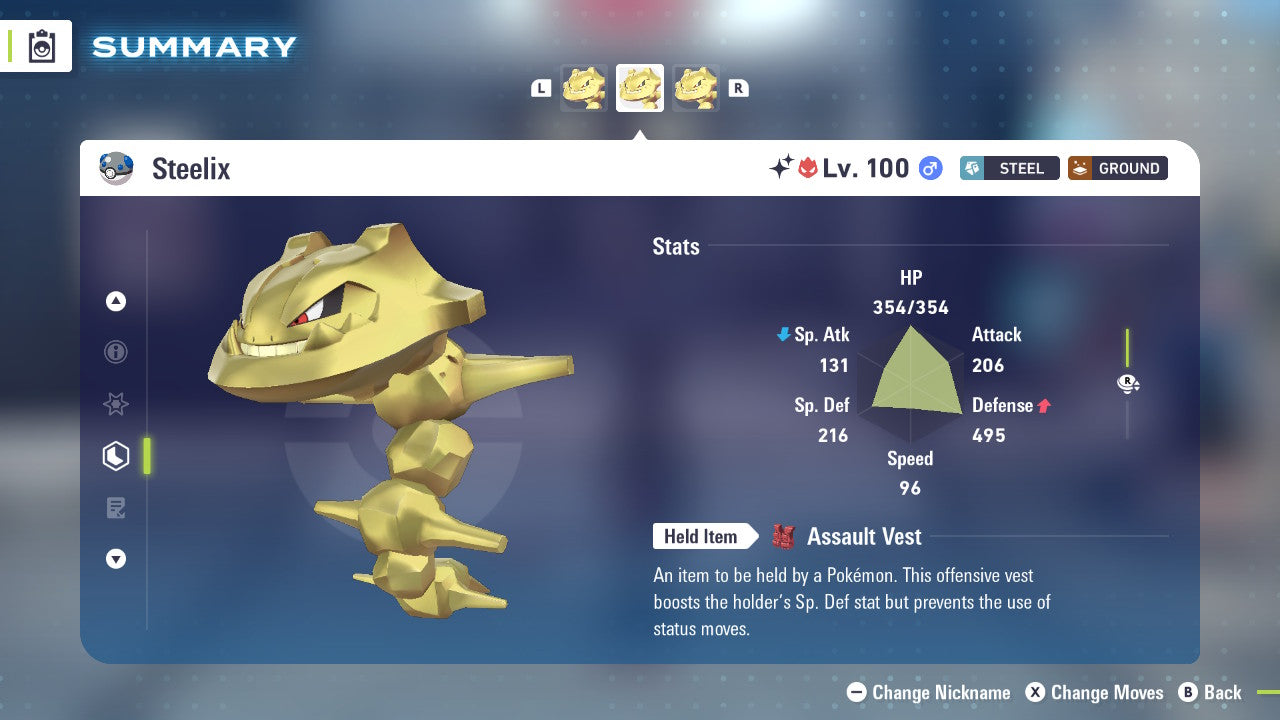The image size is (1280, 720).
Task: Select the STEEL type badge
Action: (1009, 168)
